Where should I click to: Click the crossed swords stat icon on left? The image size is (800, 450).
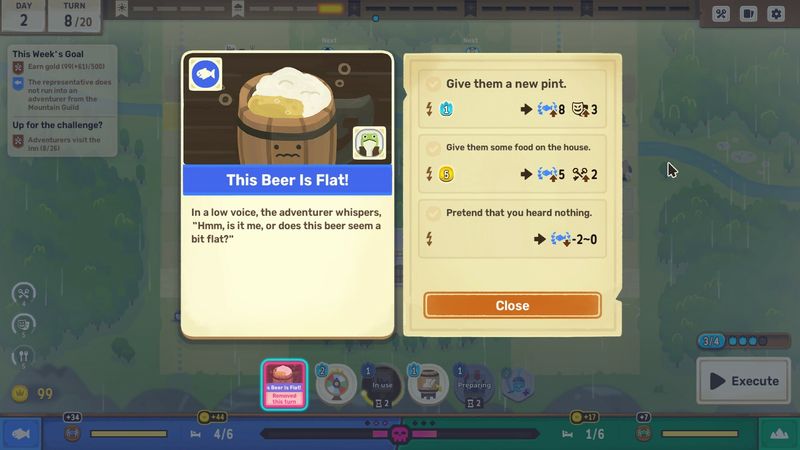point(24,293)
